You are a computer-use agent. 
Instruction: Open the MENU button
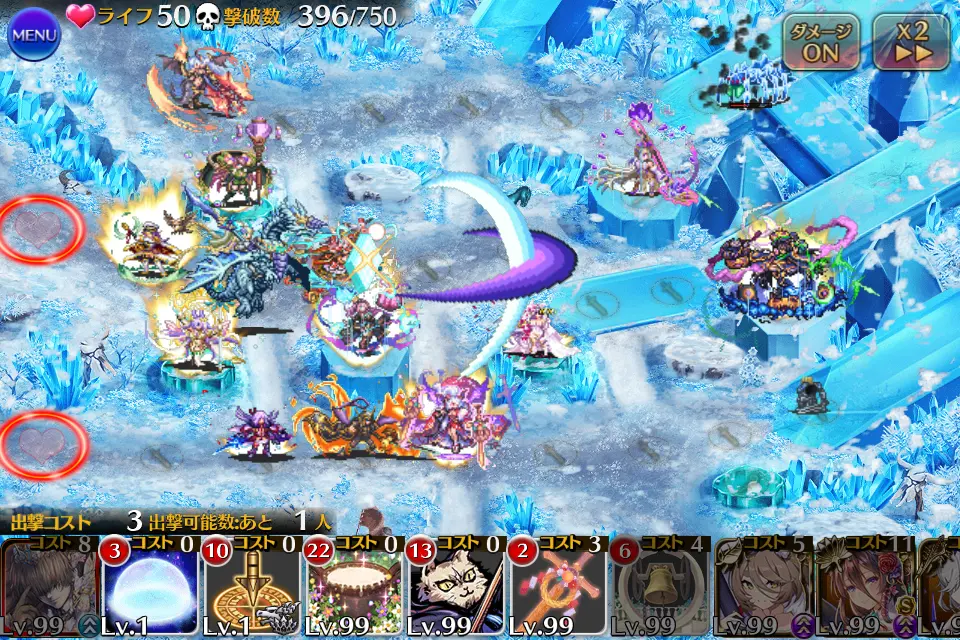[35, 33]
